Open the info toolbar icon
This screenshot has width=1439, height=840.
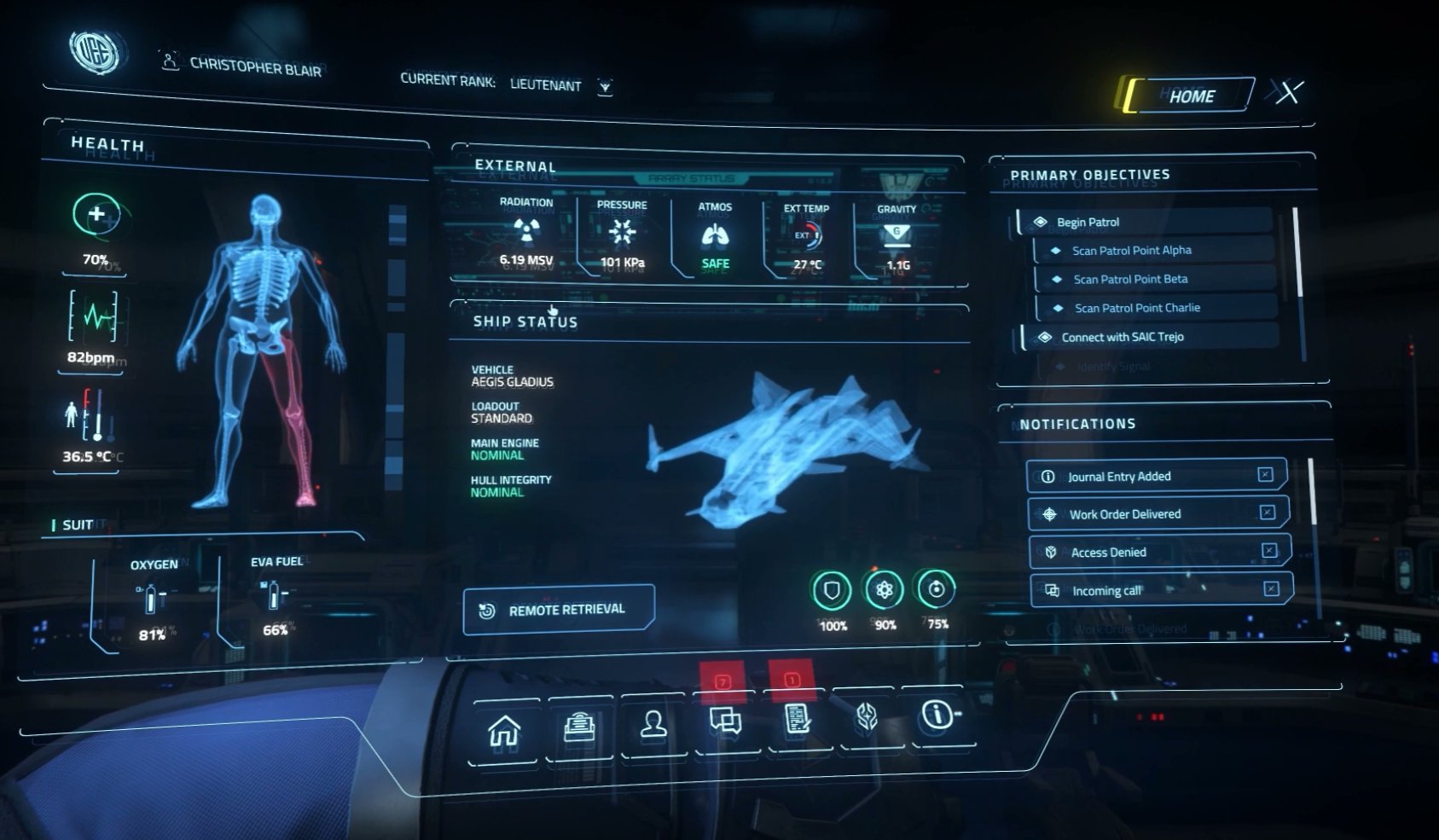(937, 714)
